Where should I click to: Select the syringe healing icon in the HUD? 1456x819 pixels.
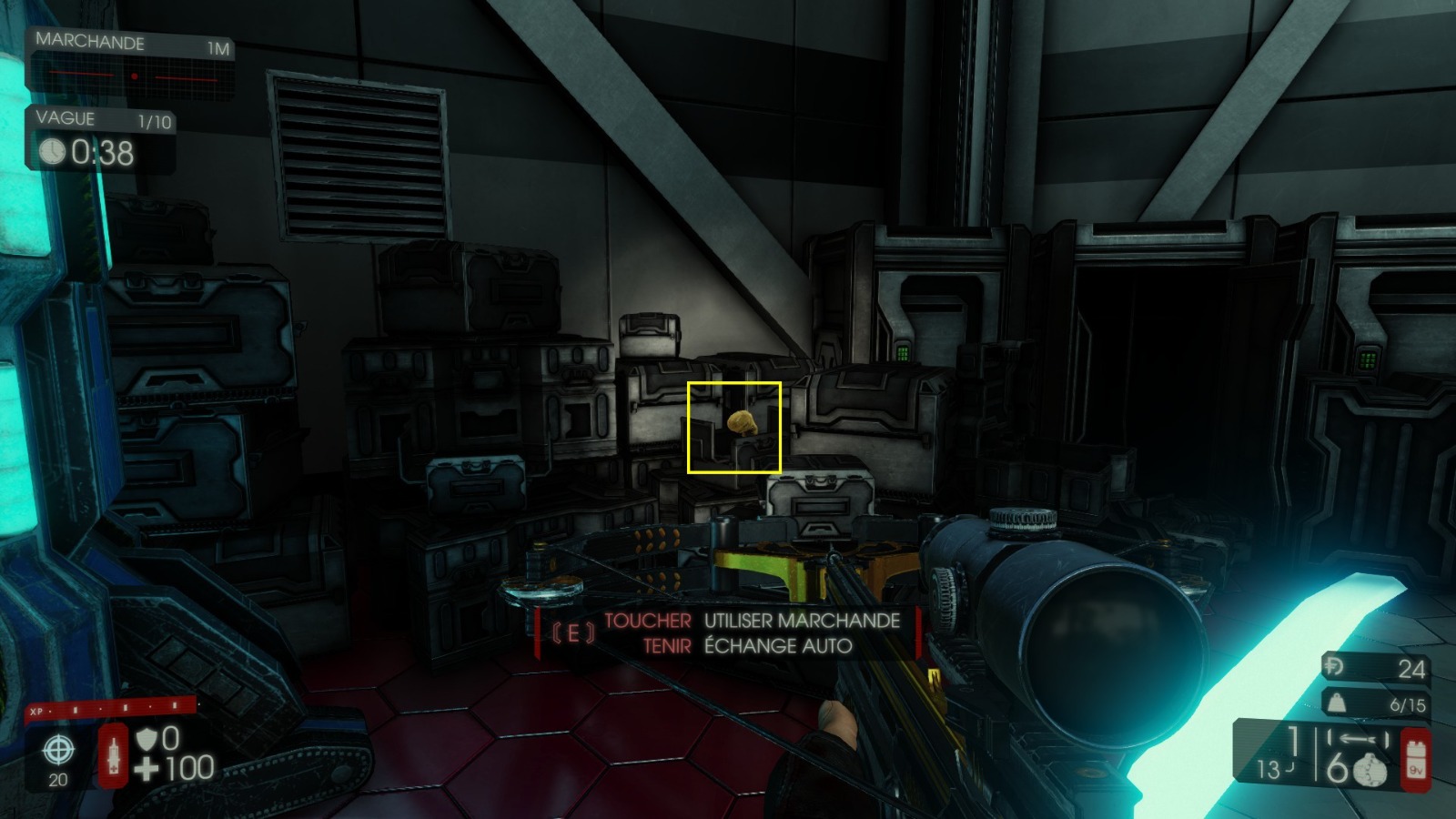[x=113, y=754]
